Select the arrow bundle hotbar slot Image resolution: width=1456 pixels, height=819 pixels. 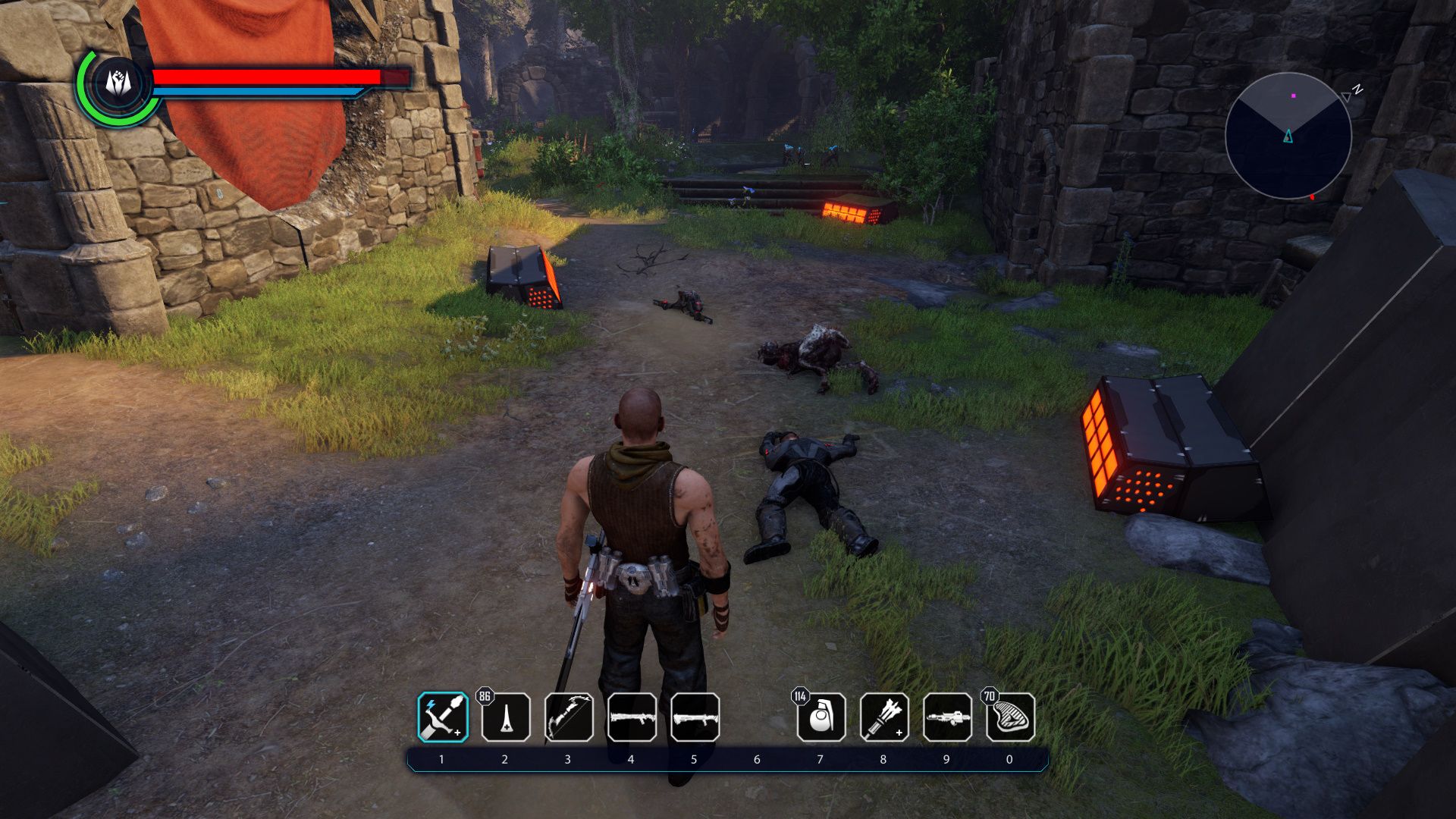click(x=884, y=717)
